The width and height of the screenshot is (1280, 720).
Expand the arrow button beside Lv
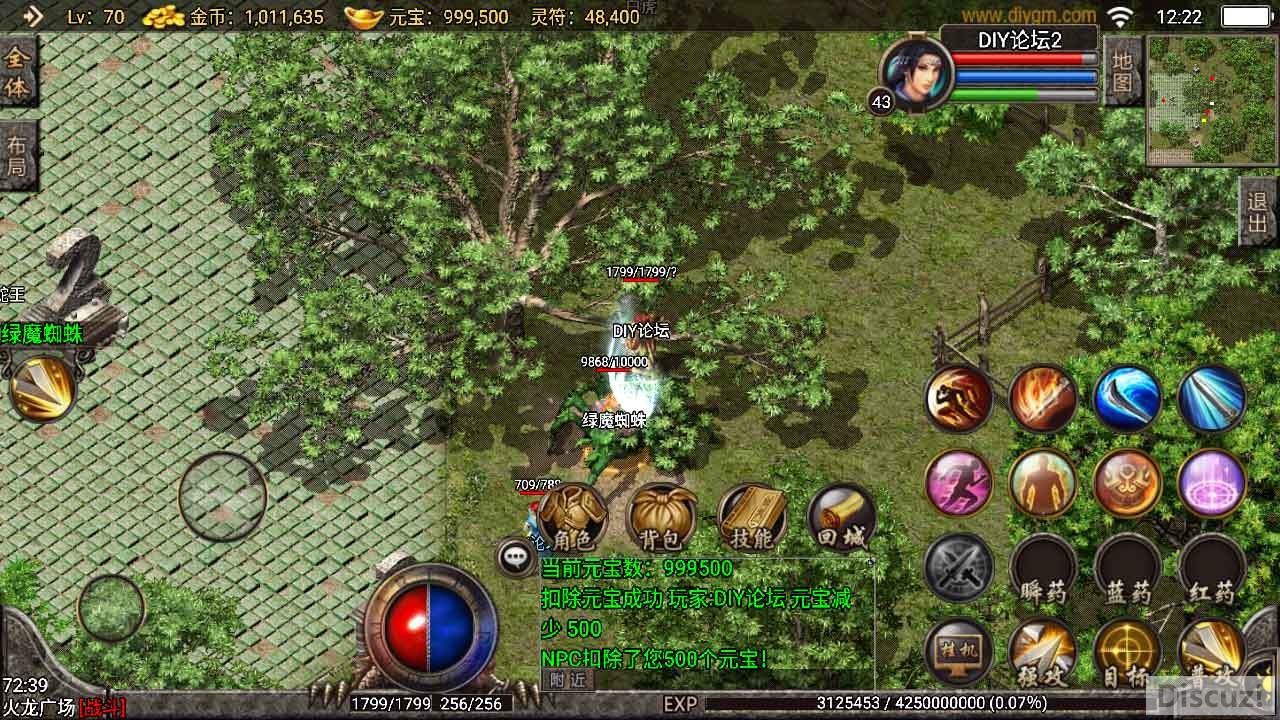click(x=32, y=16)
